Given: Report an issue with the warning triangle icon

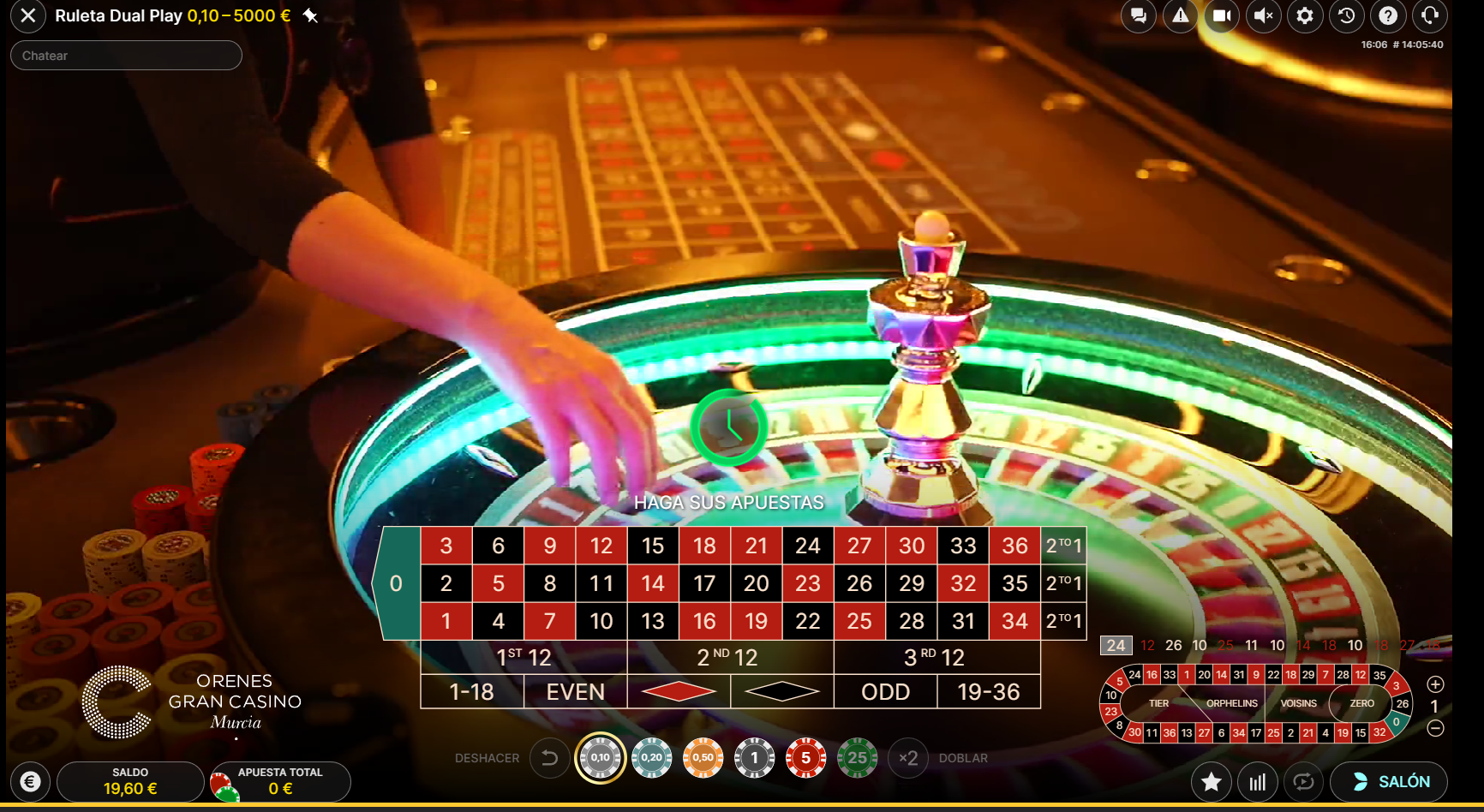Looking at the screenshot, I should point(1180,15).
